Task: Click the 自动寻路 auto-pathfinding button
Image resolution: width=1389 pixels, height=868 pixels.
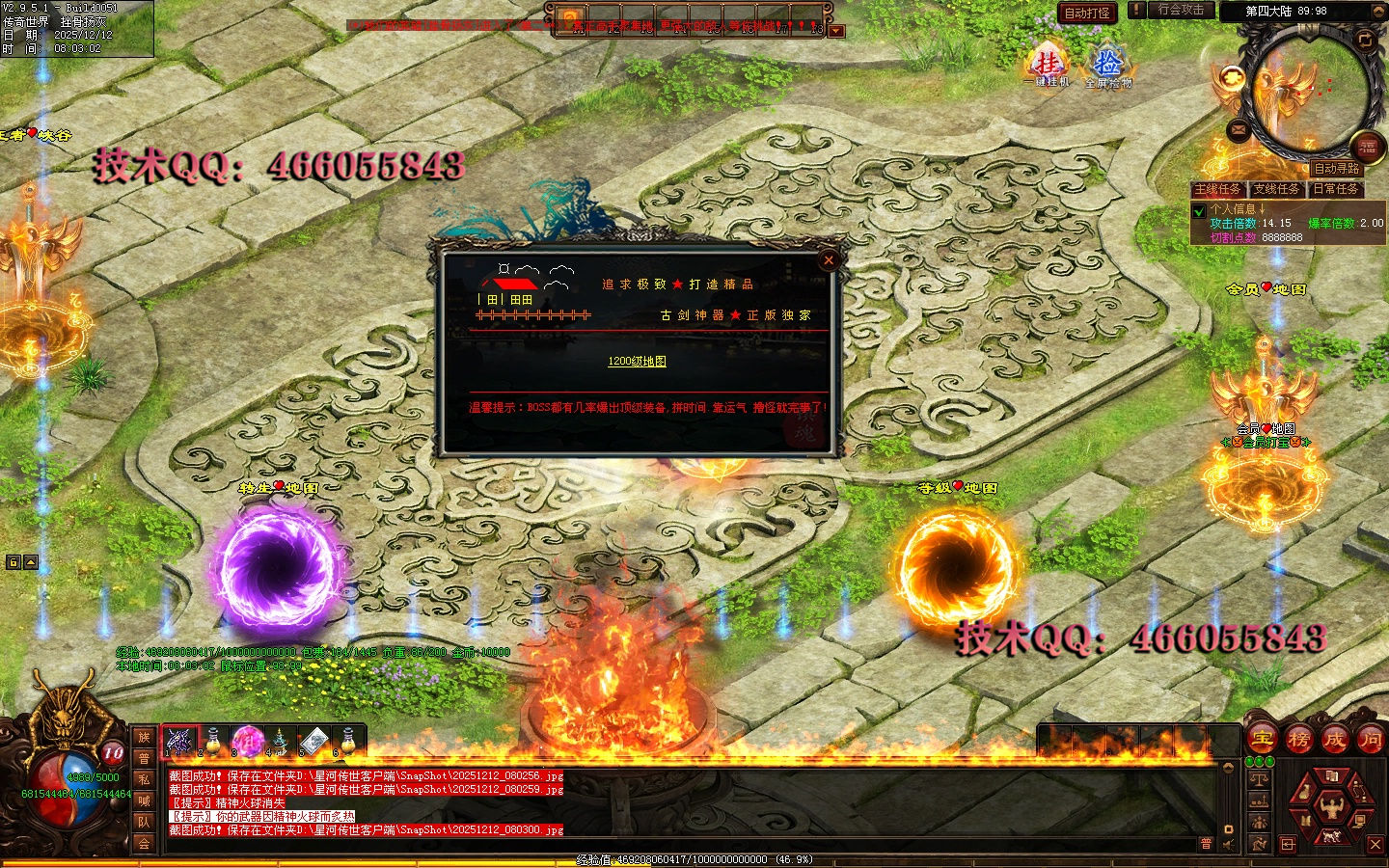Action: pyautogui.click(x=1337, y=169)
